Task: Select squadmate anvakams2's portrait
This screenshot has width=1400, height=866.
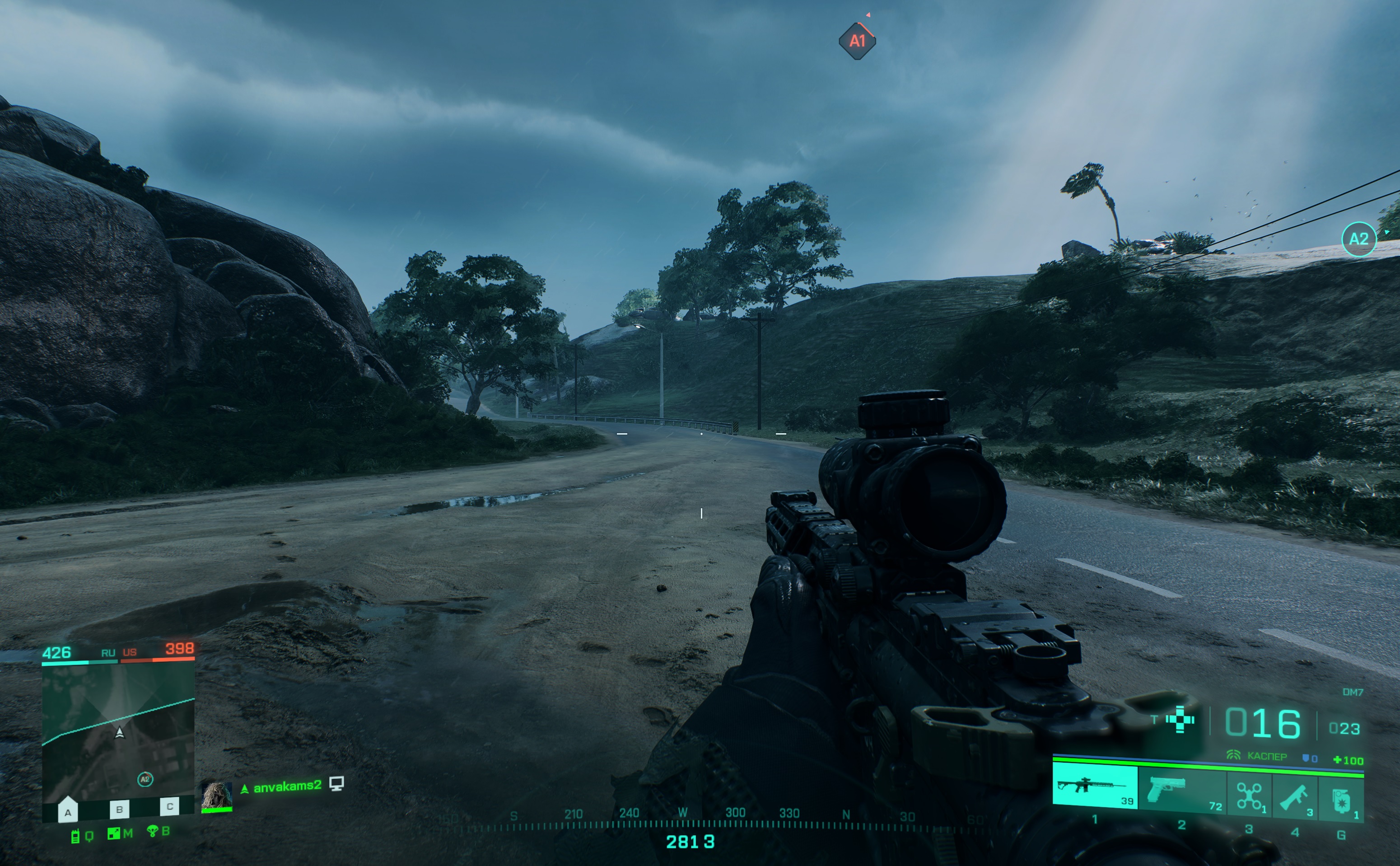Action: 216,796
